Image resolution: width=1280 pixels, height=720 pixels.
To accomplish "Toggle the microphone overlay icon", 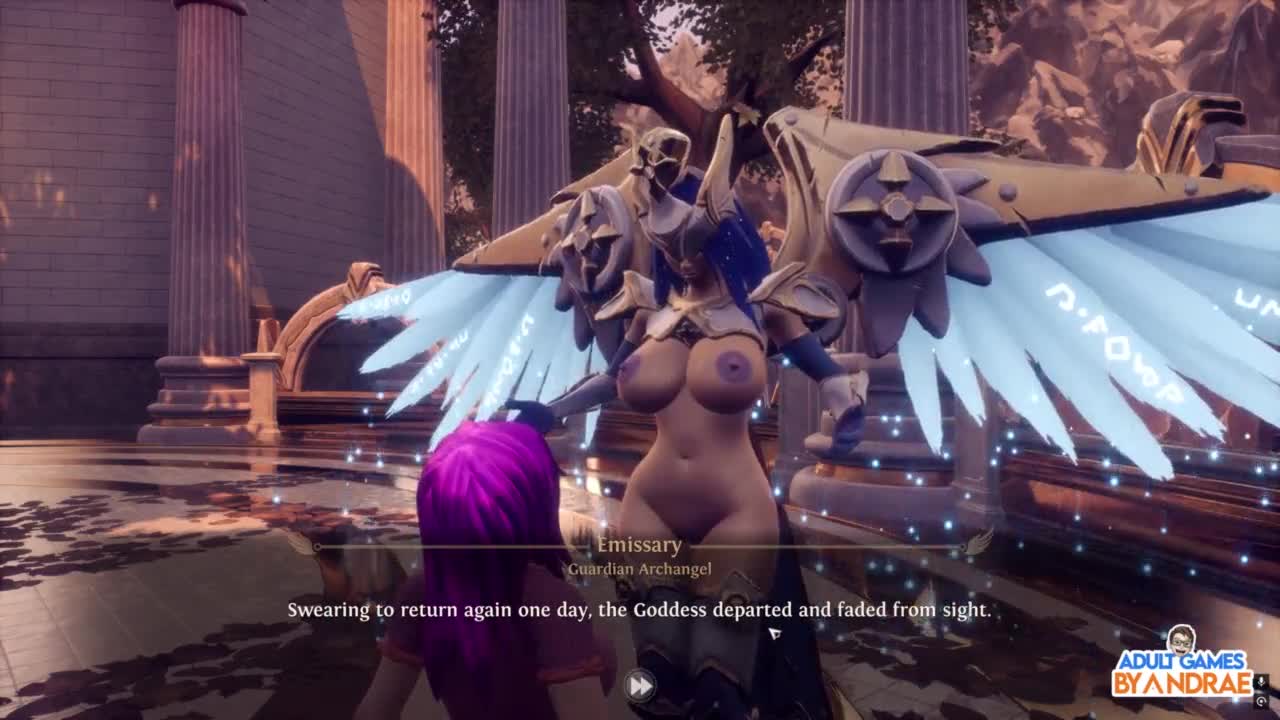I will (x=1263, y=682).
